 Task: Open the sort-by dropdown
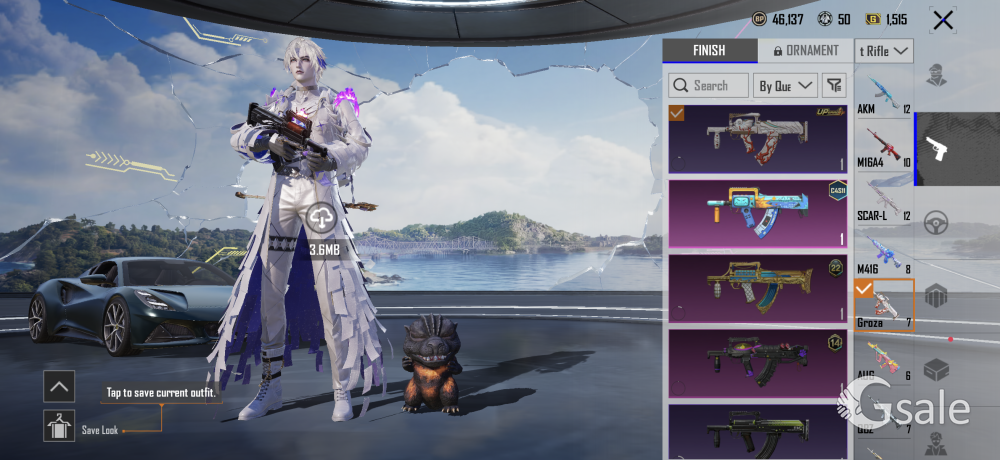pyautogui.click(x=786, y=86)
